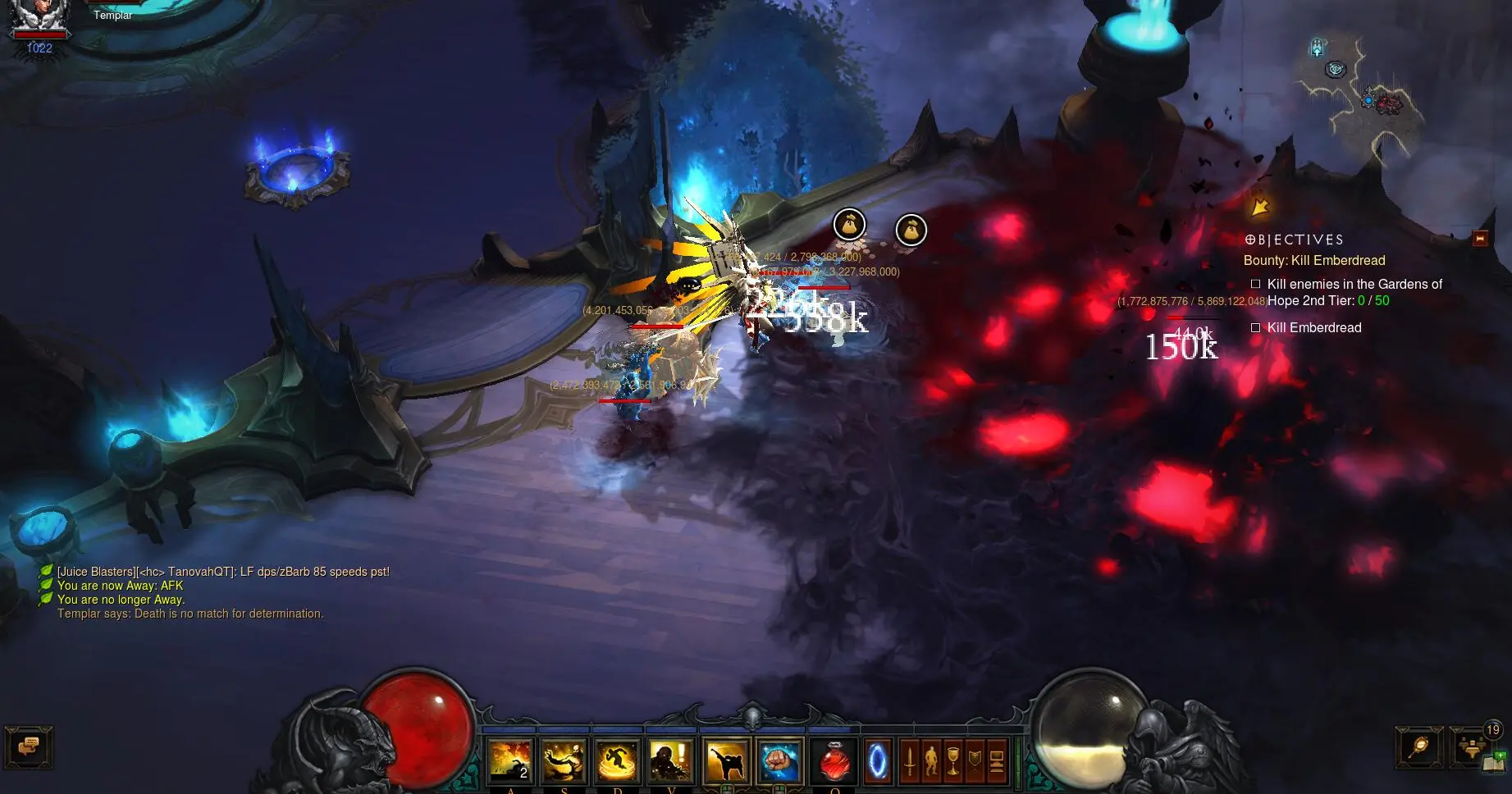Image resolution: width=1512 pixels, height=794 pixels.
Task: Open the goblet menu button
Action: coord(952,760)
